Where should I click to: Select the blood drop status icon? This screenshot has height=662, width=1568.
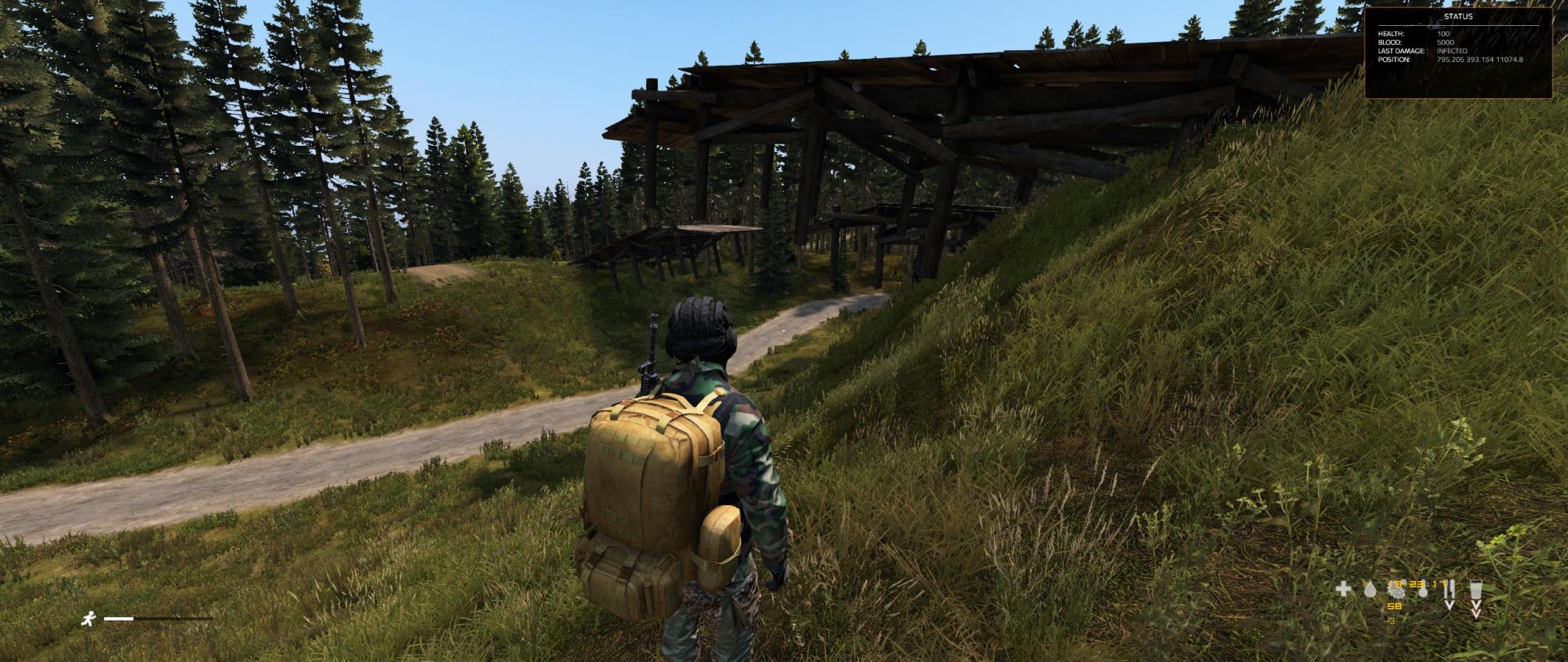[1370, 590]
